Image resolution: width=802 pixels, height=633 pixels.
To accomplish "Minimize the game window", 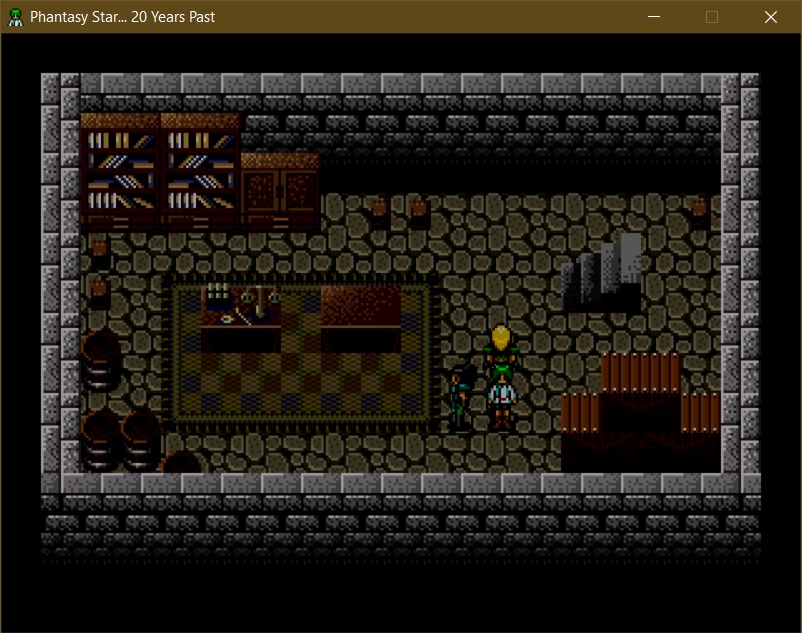I will 654,17.
